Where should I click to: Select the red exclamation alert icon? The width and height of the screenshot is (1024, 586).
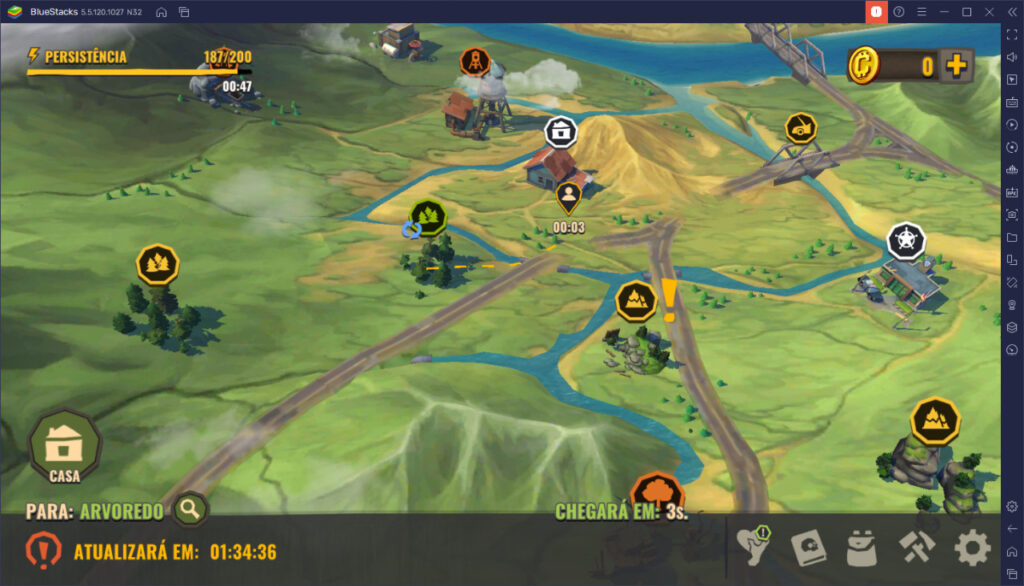point(44,550)
